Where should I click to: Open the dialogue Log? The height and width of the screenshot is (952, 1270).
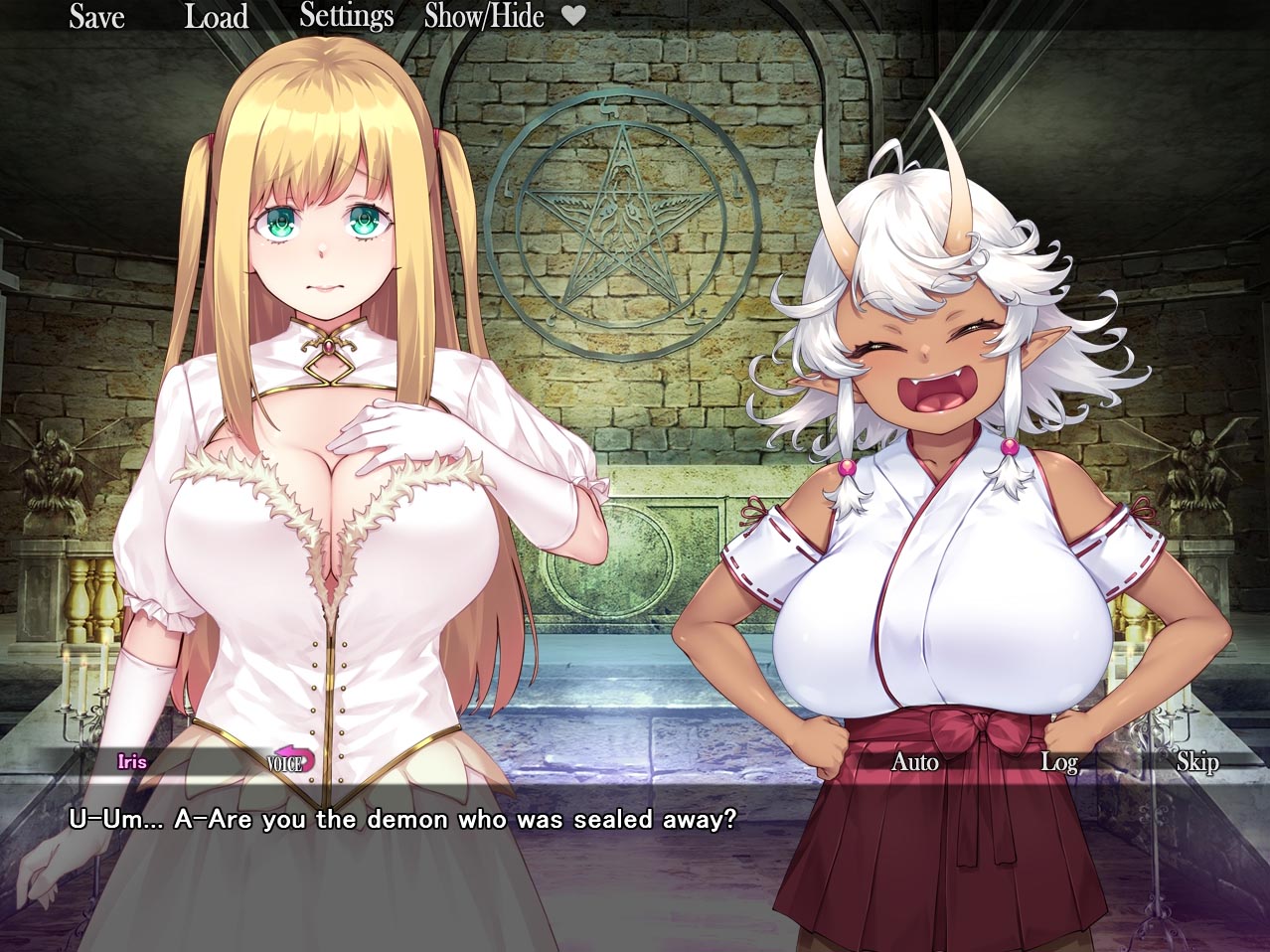pyautogui.click(x=1058, y=762)
